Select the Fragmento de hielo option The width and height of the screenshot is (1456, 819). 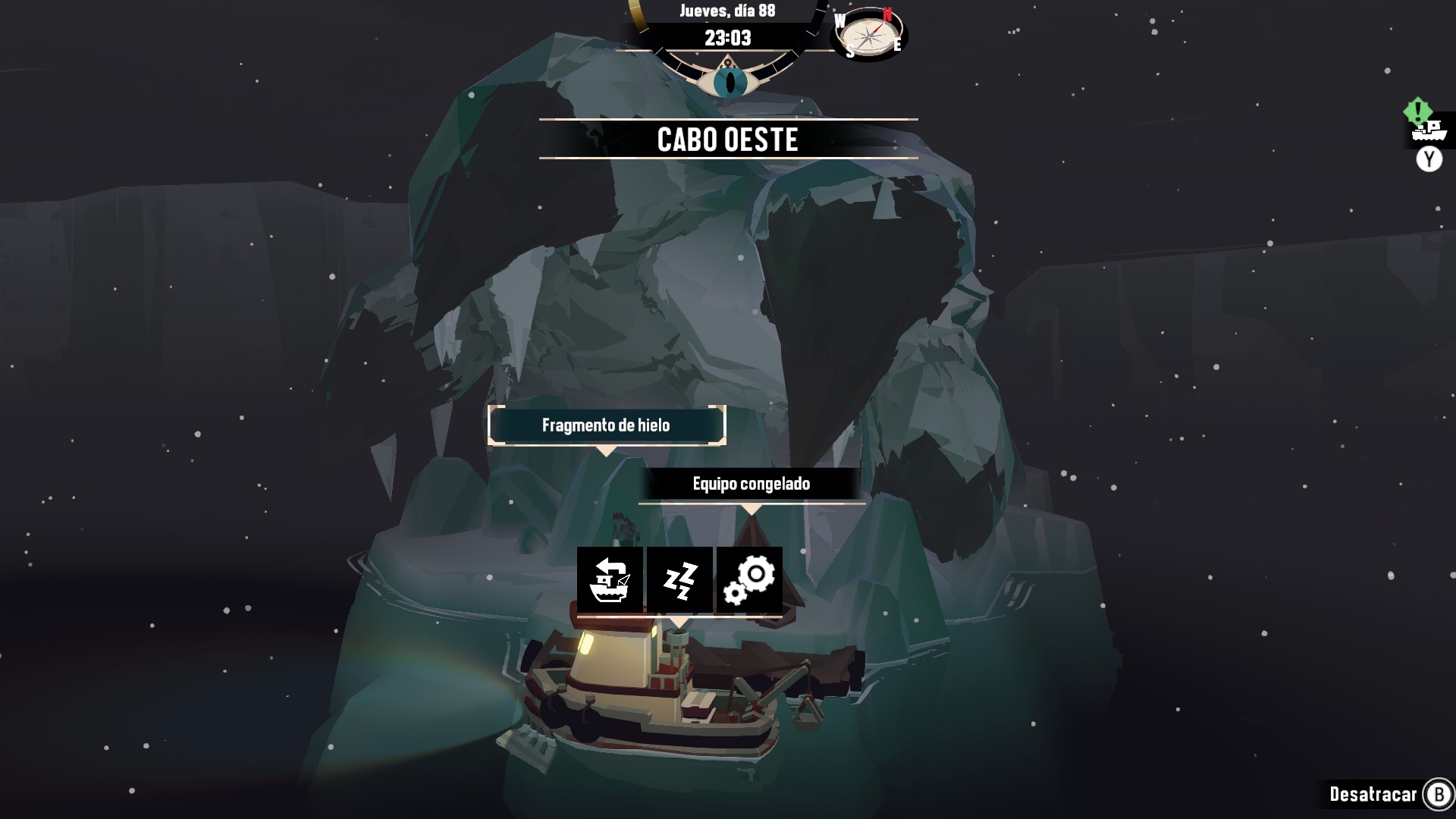click(606, 425)
